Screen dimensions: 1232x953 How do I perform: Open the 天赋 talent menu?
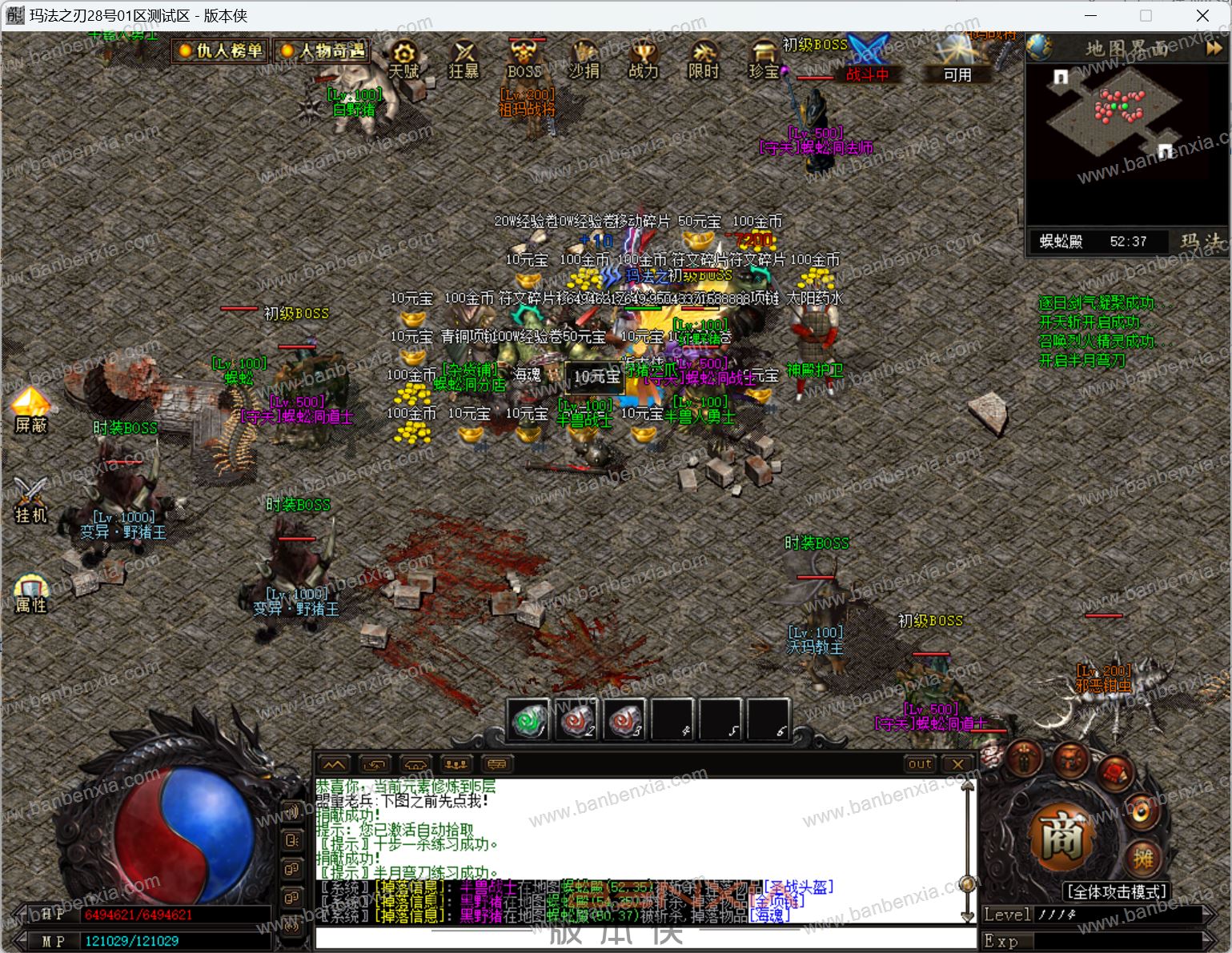[x=404, y=59]
